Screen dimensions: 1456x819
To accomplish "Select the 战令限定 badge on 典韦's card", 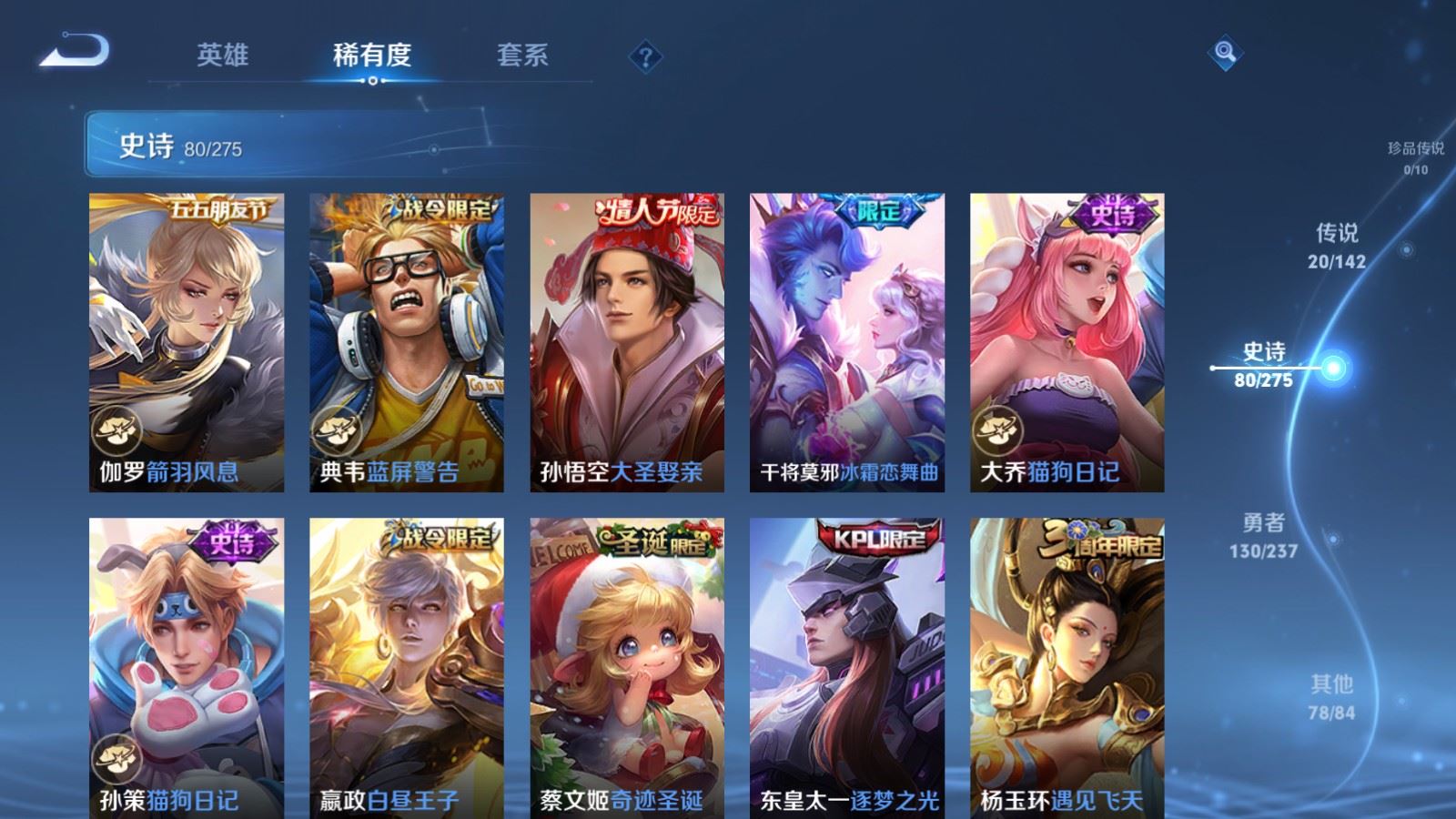I will coord(443,207).
